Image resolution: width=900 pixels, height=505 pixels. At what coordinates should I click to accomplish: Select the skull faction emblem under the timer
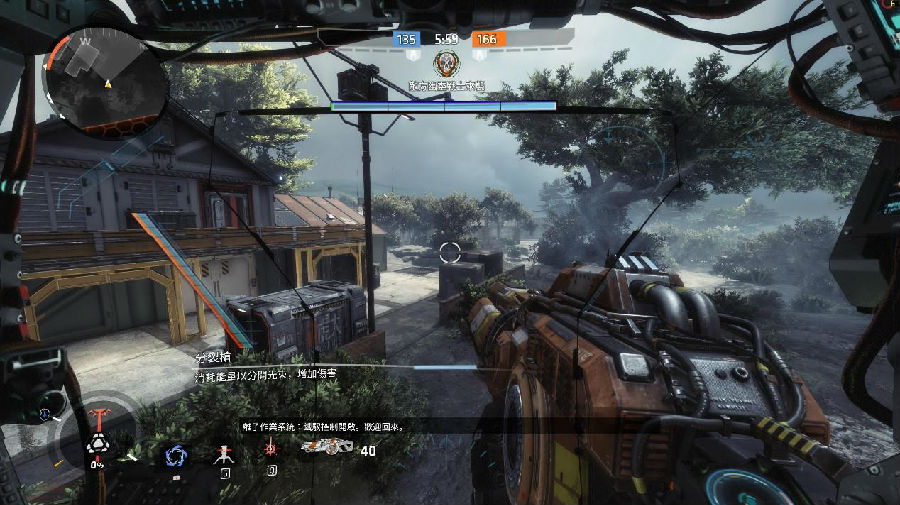(x=446, y=63)
